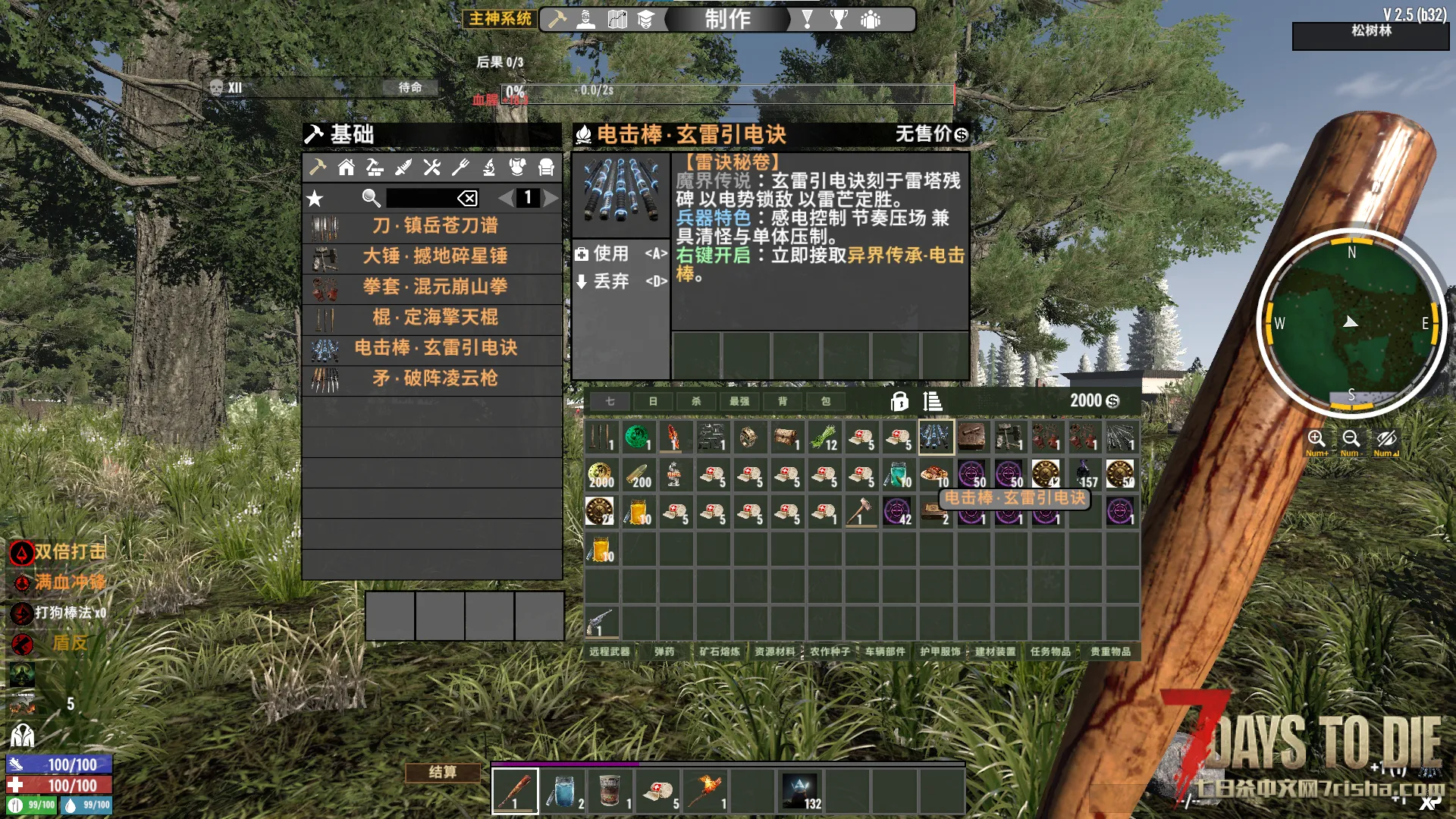This screenshot has width=1456, height=819.
Task: Clear the search text field
Action: (x=467, y=198)
